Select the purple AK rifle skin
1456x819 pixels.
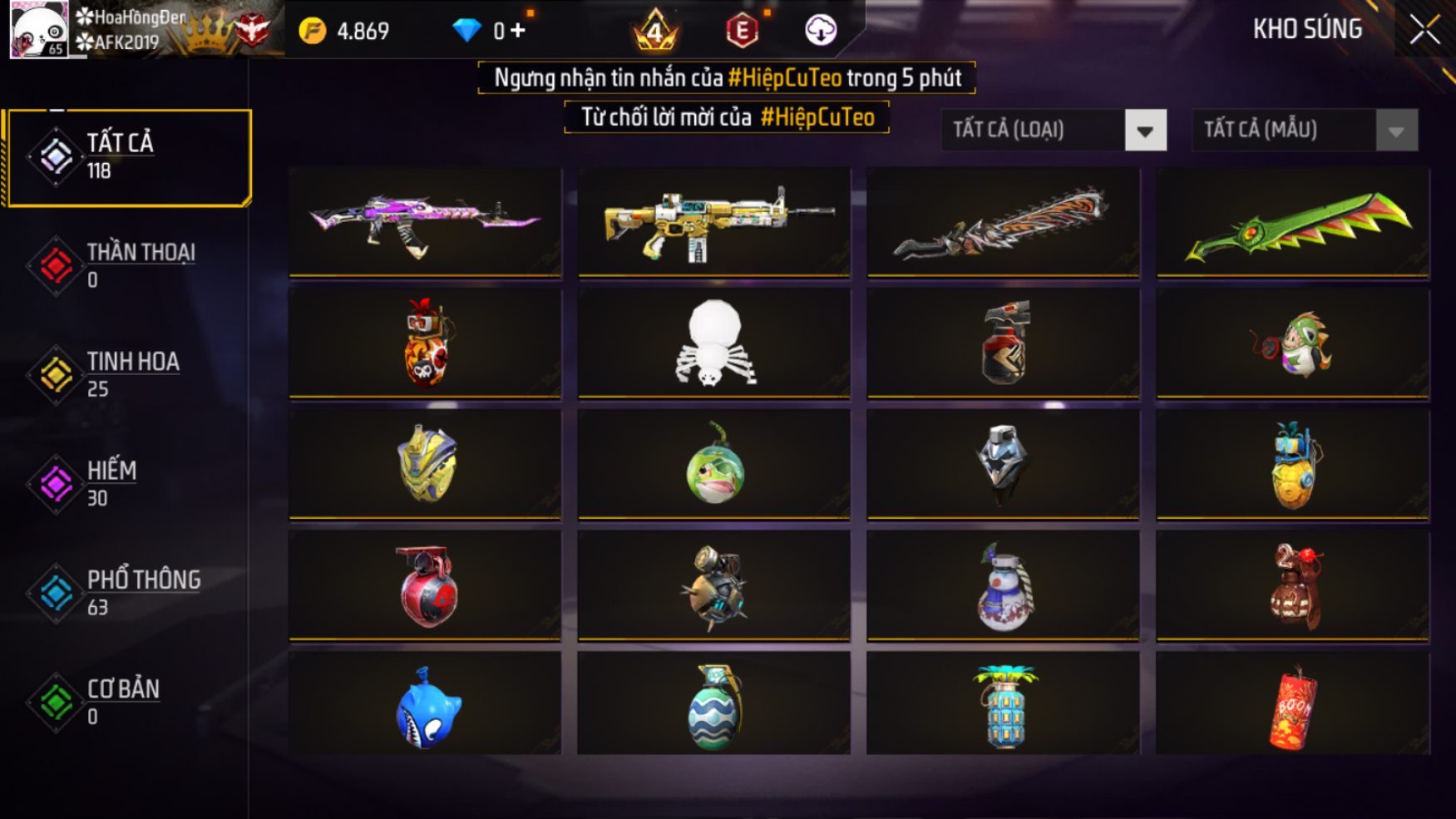pyautogui.click(x=425, y=222)
